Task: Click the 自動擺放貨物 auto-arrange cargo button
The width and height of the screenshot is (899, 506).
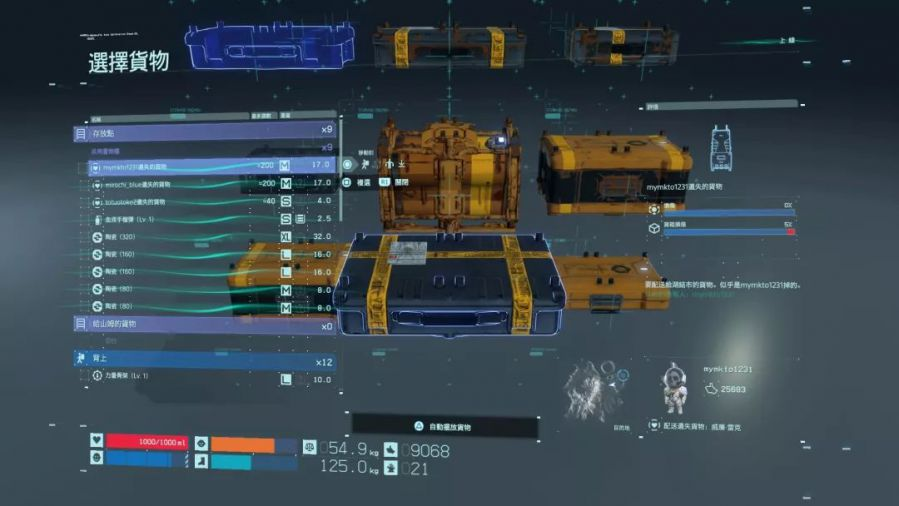Action: point(444,427)
